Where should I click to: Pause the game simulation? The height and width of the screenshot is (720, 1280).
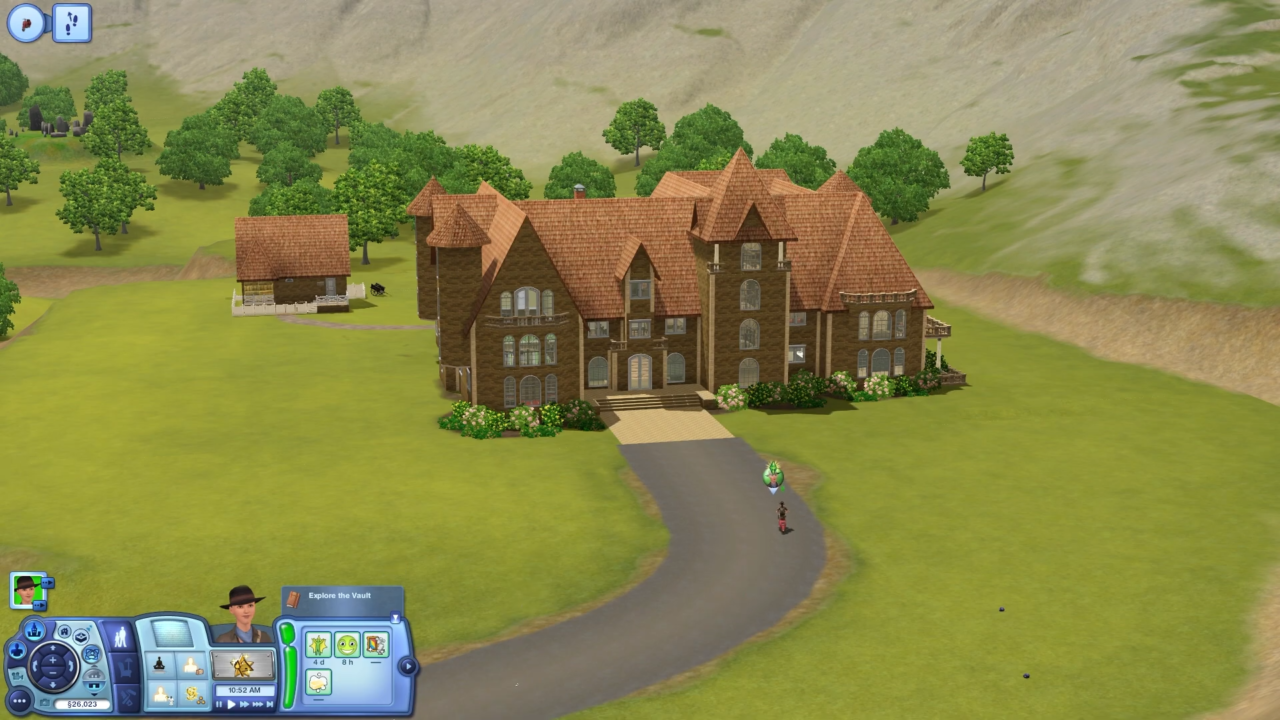point(219,704)
